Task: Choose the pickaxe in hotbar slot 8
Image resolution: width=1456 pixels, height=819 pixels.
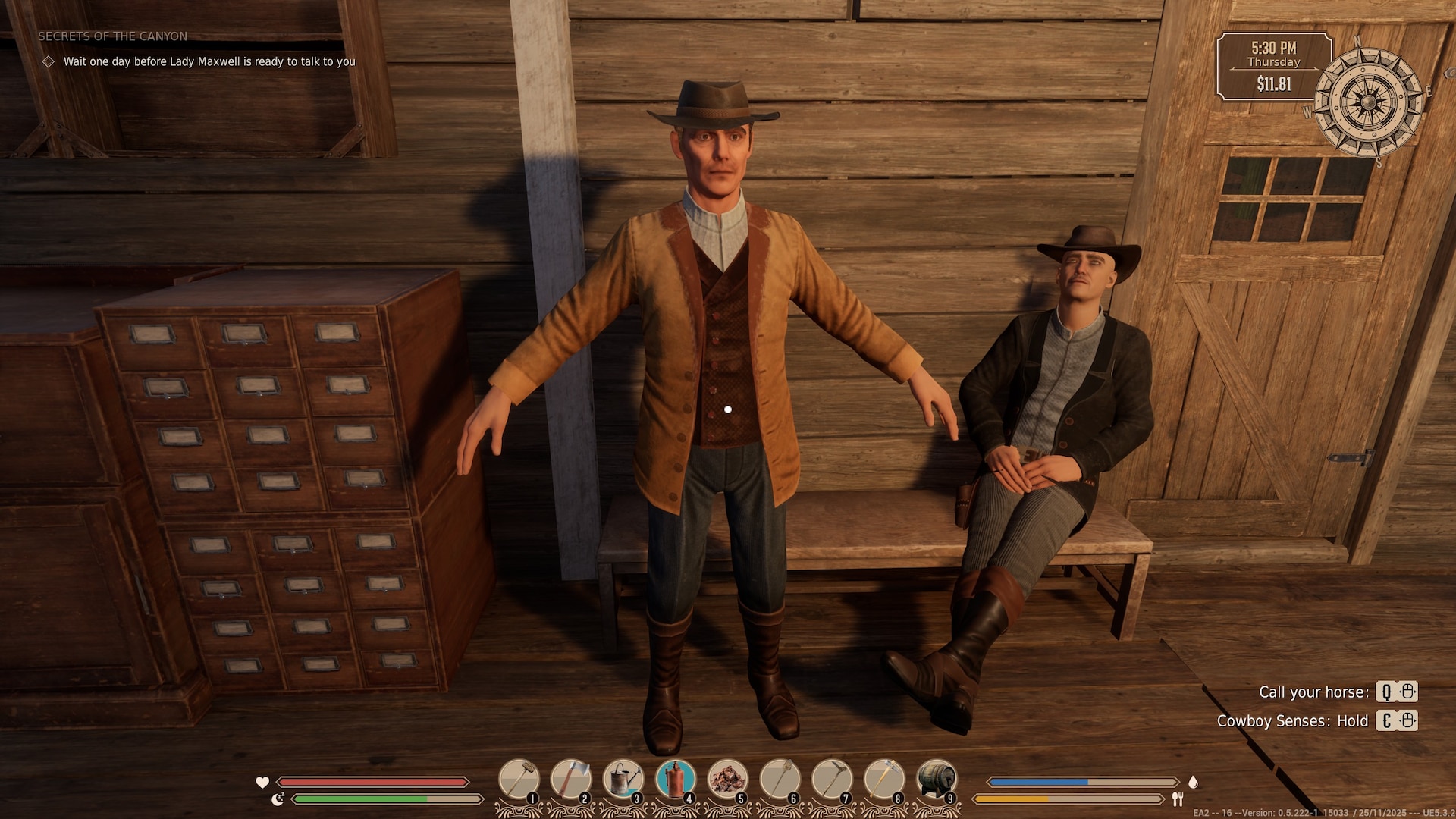Action: (x=885, y=779)
